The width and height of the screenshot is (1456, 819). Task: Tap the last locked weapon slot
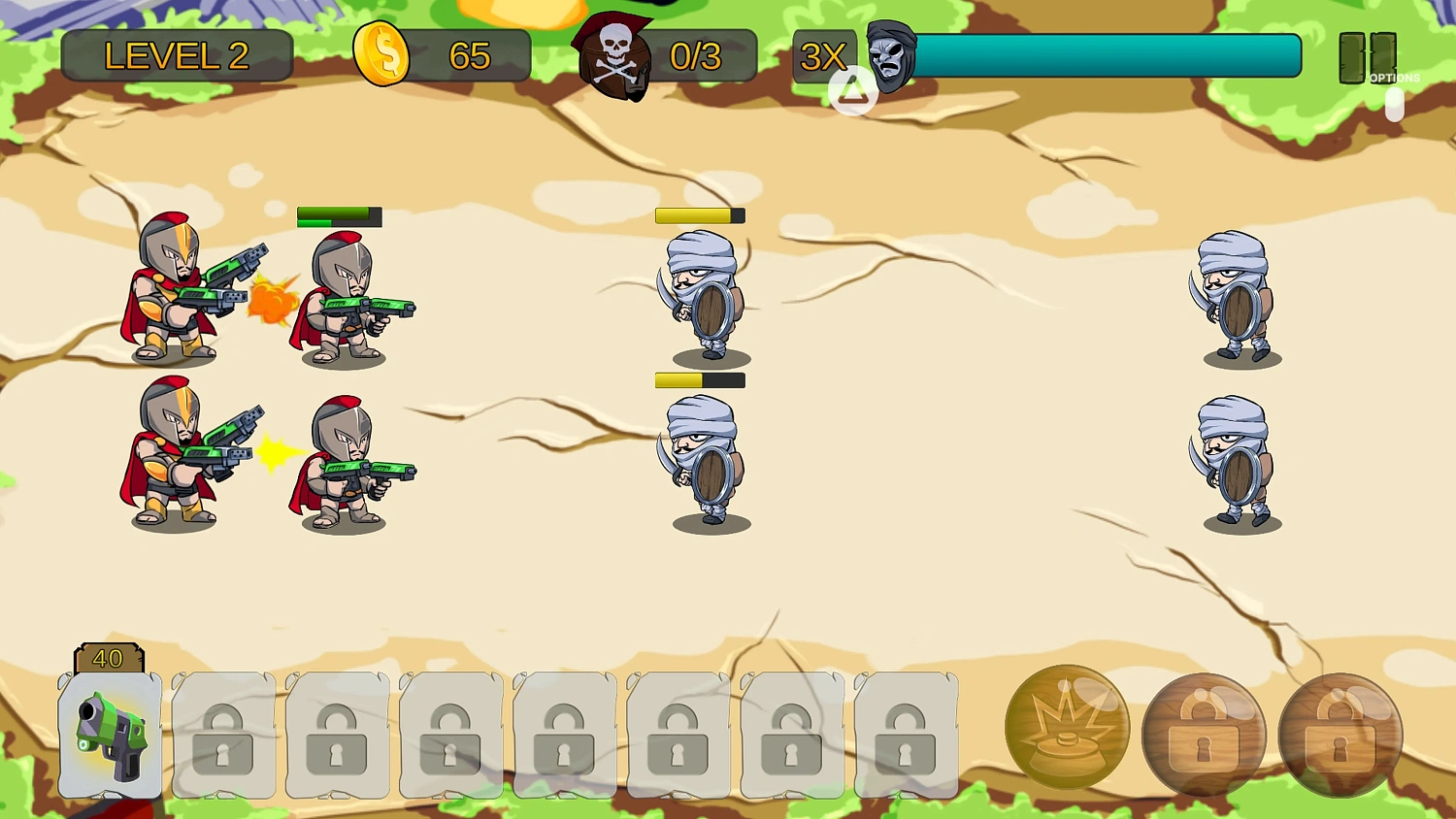[906, 737]
